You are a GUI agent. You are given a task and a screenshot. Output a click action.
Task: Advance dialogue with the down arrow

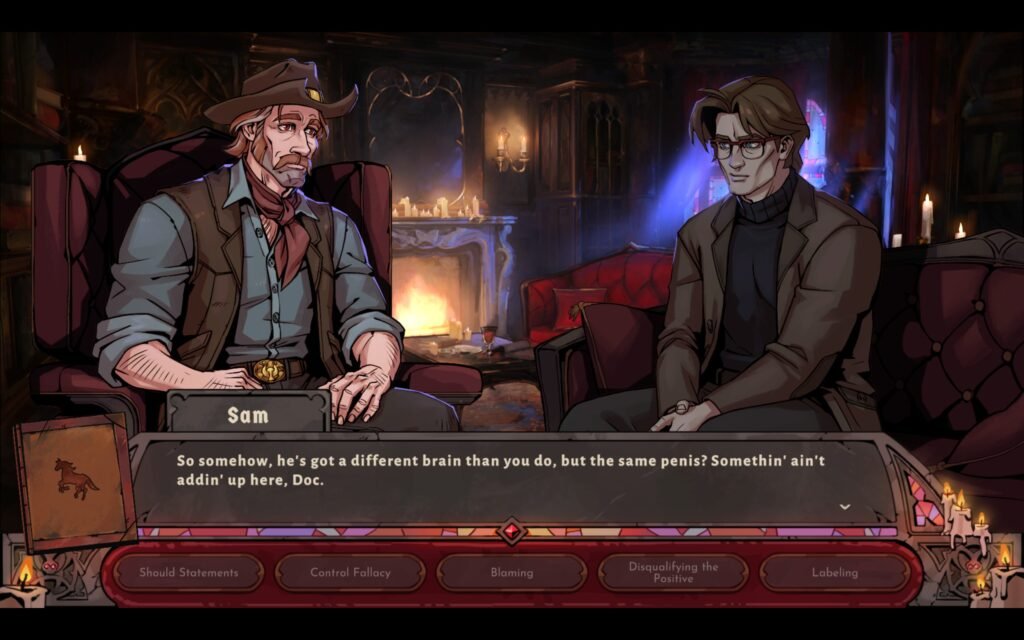click(x=845, y=507)
